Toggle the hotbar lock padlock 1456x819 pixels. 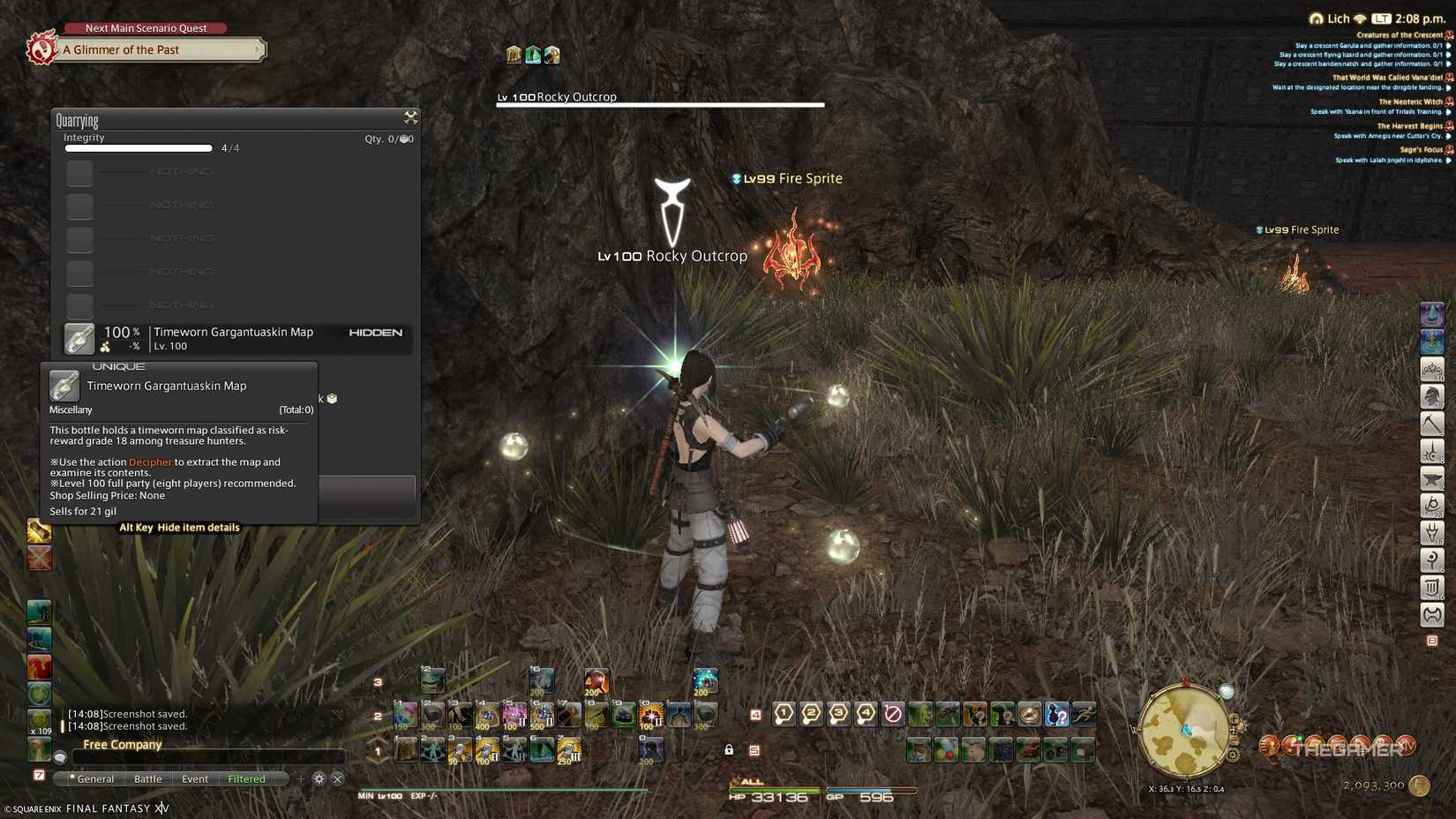(x=729, y=748)
